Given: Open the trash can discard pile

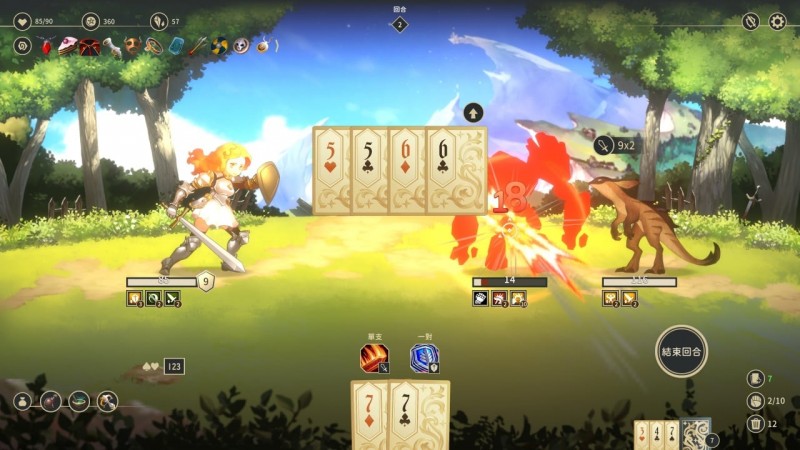Looking at the screenshot, I should tap(755, 423).
